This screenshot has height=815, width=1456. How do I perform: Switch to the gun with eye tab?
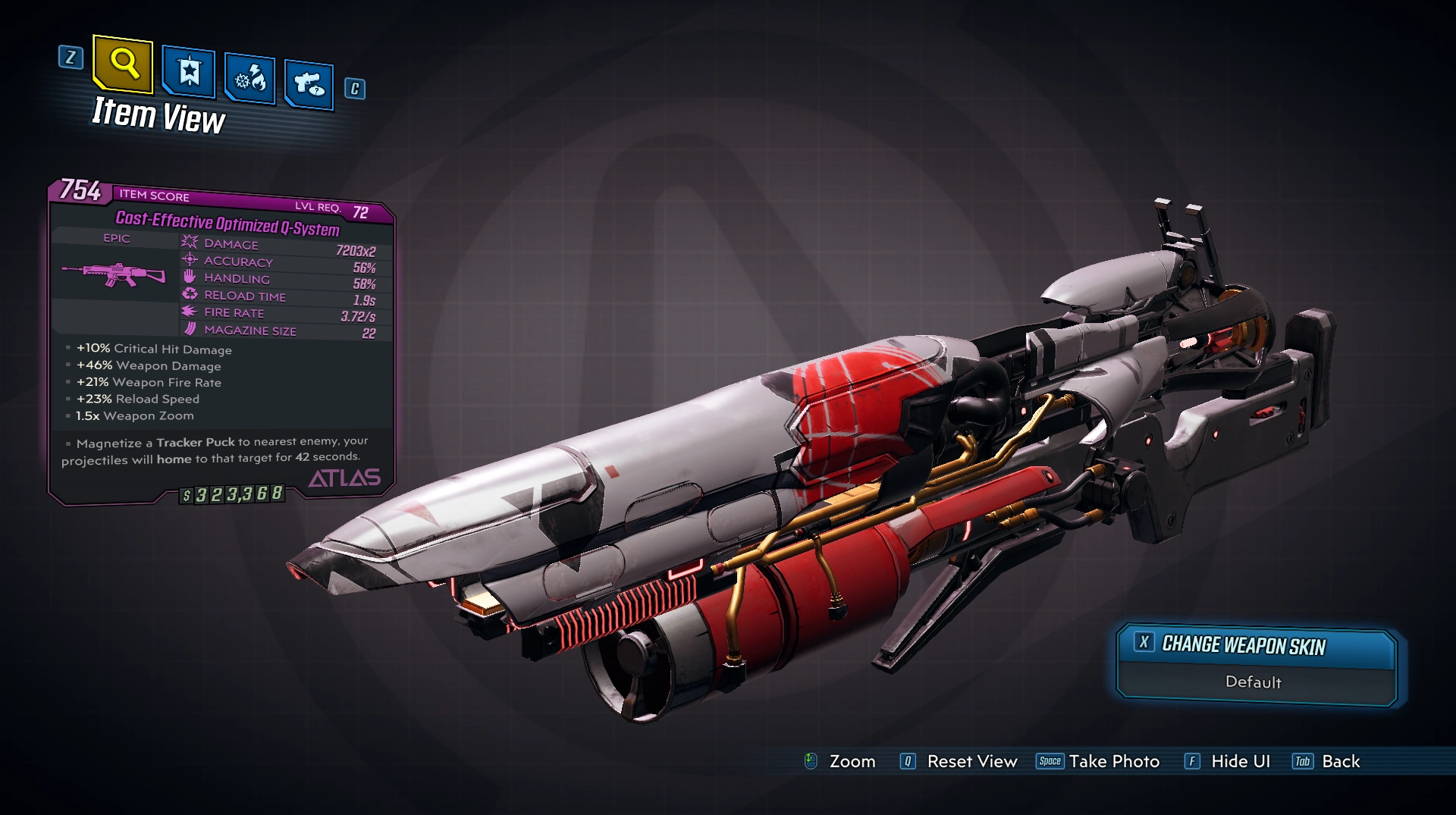pyautogui.click(x=309, y=83)
